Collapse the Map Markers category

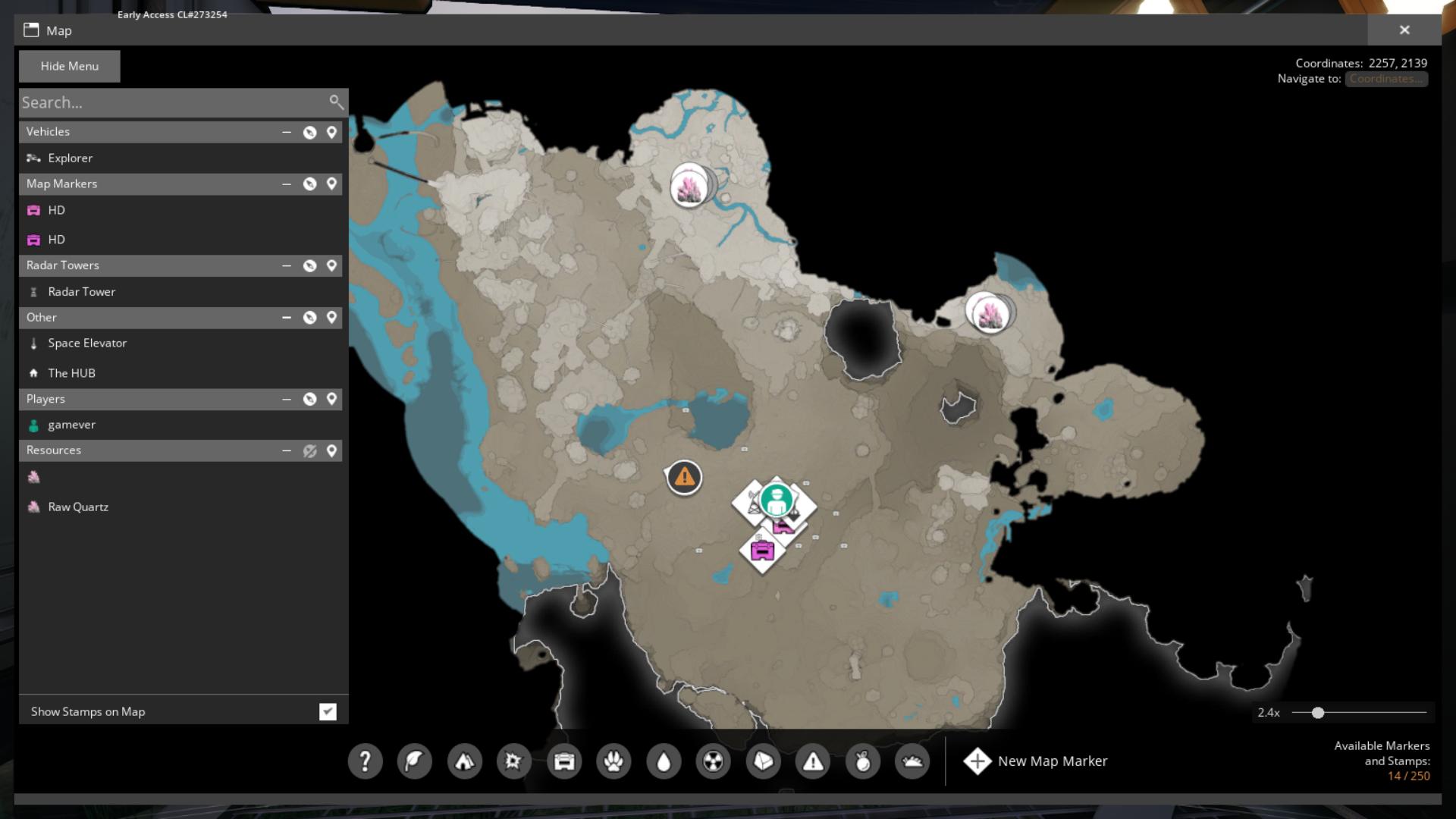(x=287, y=184)
